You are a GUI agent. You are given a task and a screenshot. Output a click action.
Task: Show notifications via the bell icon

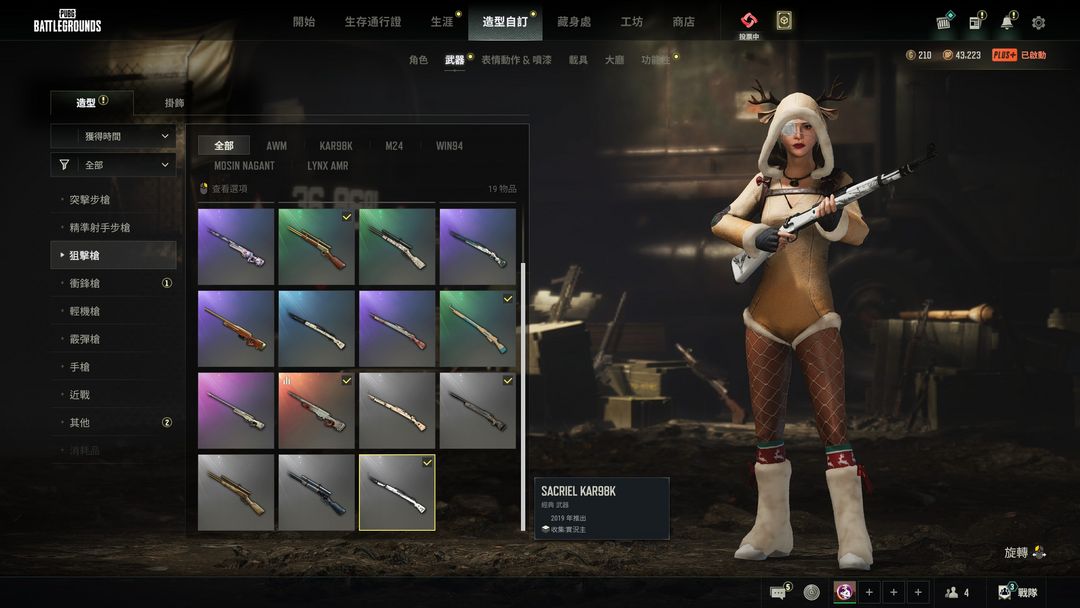1007,23
